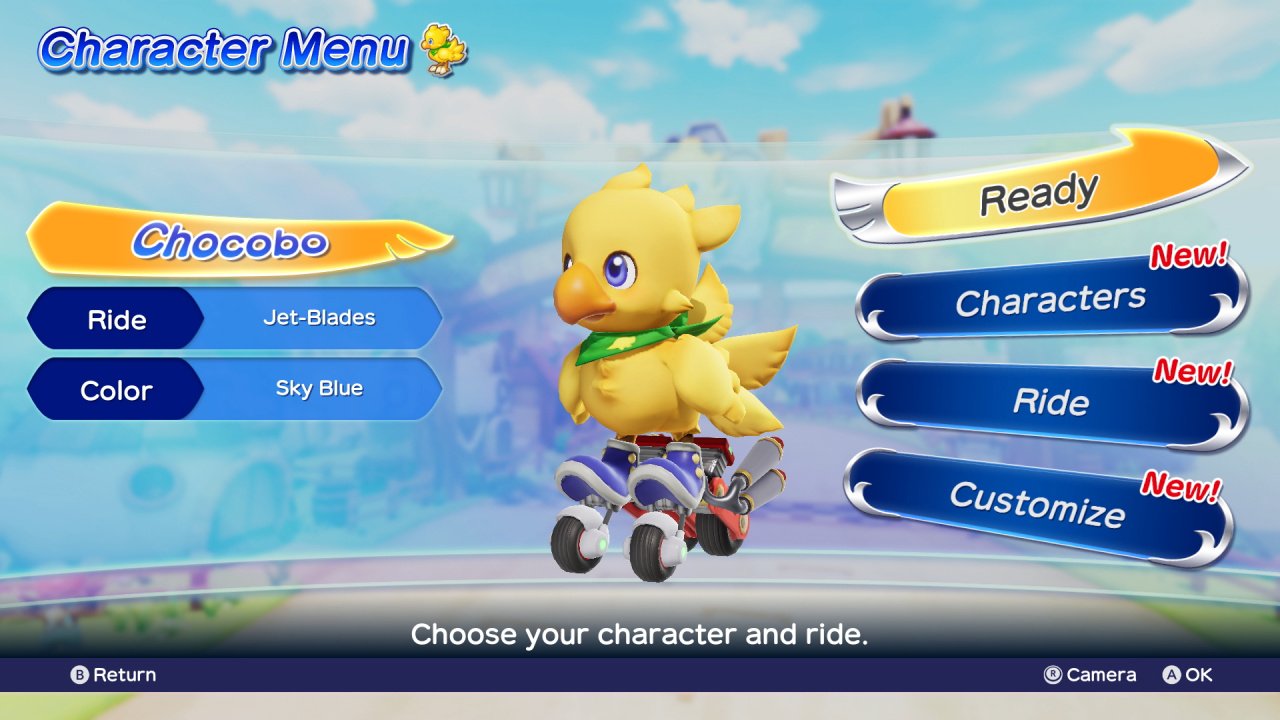The height and width of the screenshot is (720, 1280).
Task: Click the Ride Jet-Blades row
Action: (x=234, y=319)
